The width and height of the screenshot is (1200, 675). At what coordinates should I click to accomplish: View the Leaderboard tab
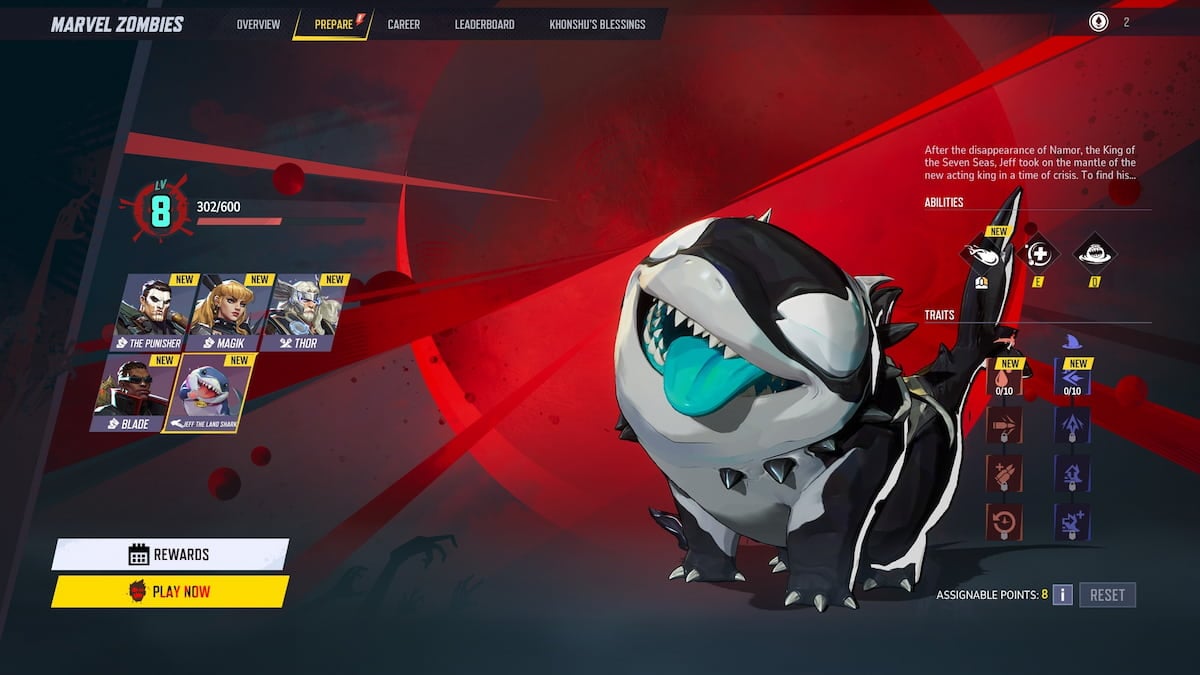pos(485,24)
